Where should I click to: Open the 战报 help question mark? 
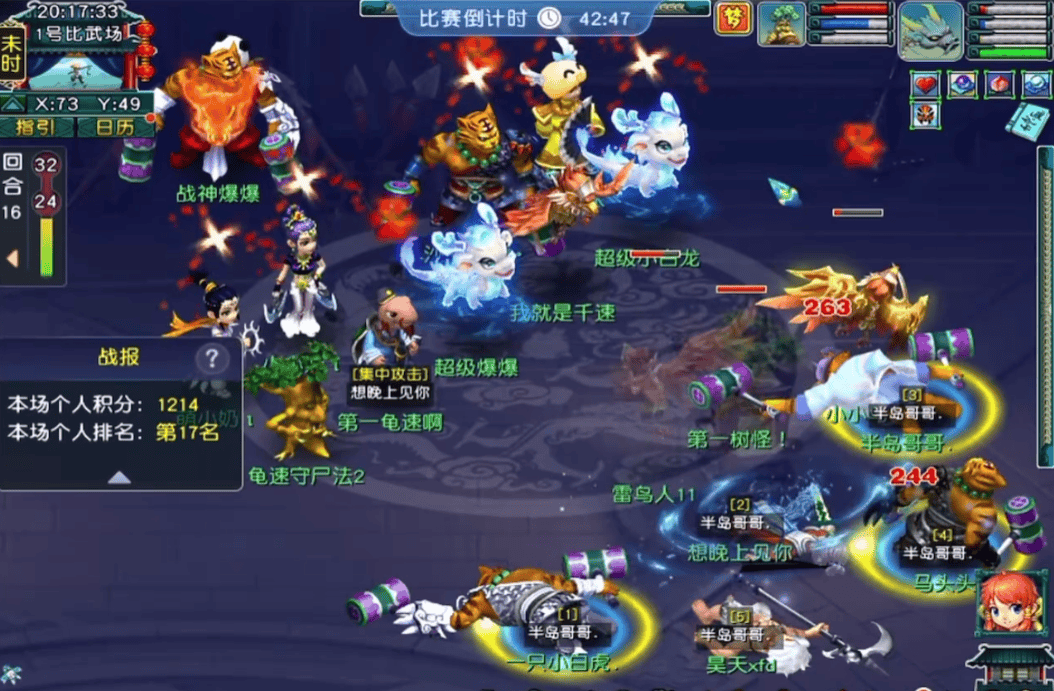tap(211, 358)
